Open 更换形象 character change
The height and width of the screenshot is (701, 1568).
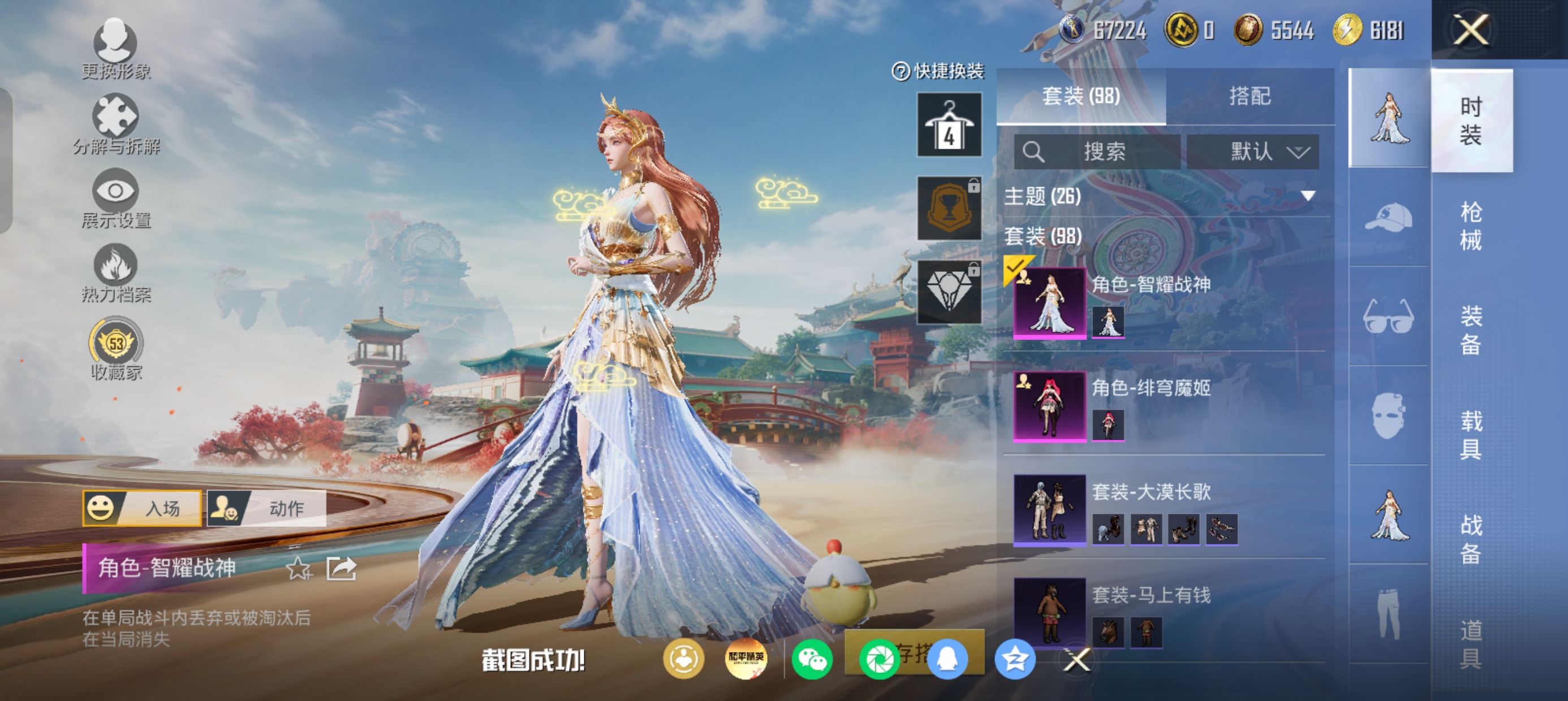coord(115,49)
